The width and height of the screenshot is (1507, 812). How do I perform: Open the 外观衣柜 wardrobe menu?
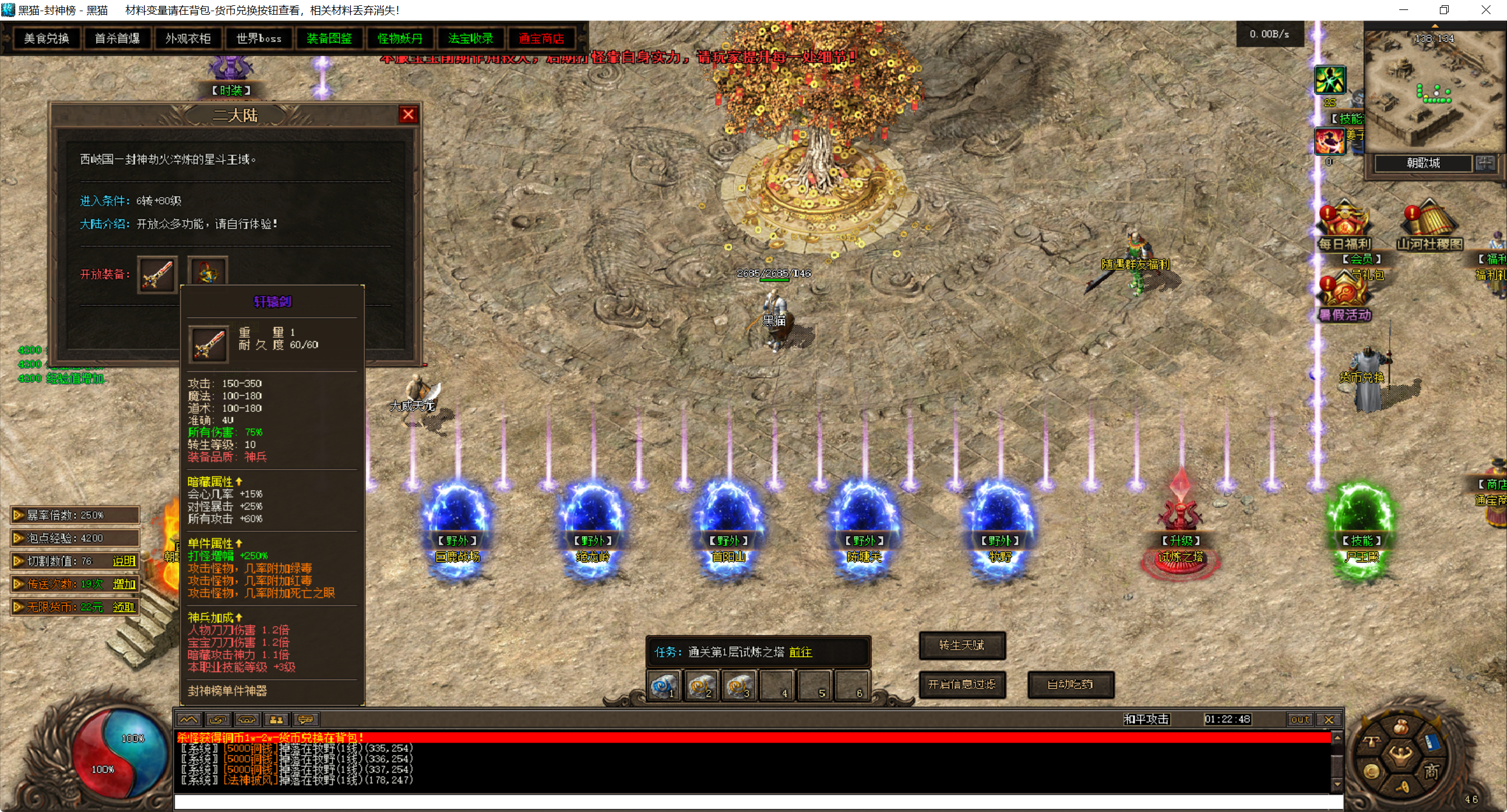click(188, 39)
